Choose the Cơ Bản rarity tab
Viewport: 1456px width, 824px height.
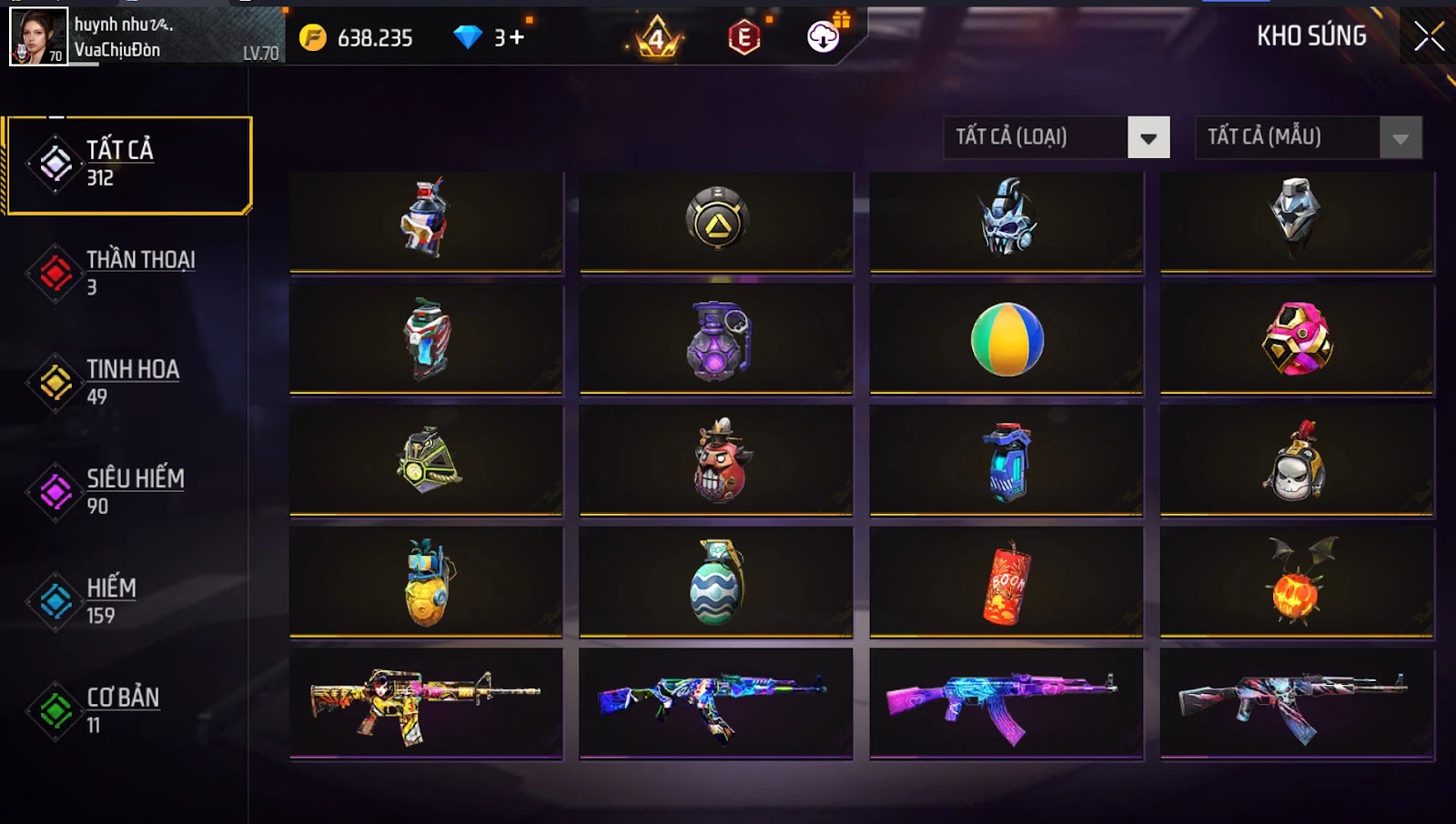click(x=127, y=710)
